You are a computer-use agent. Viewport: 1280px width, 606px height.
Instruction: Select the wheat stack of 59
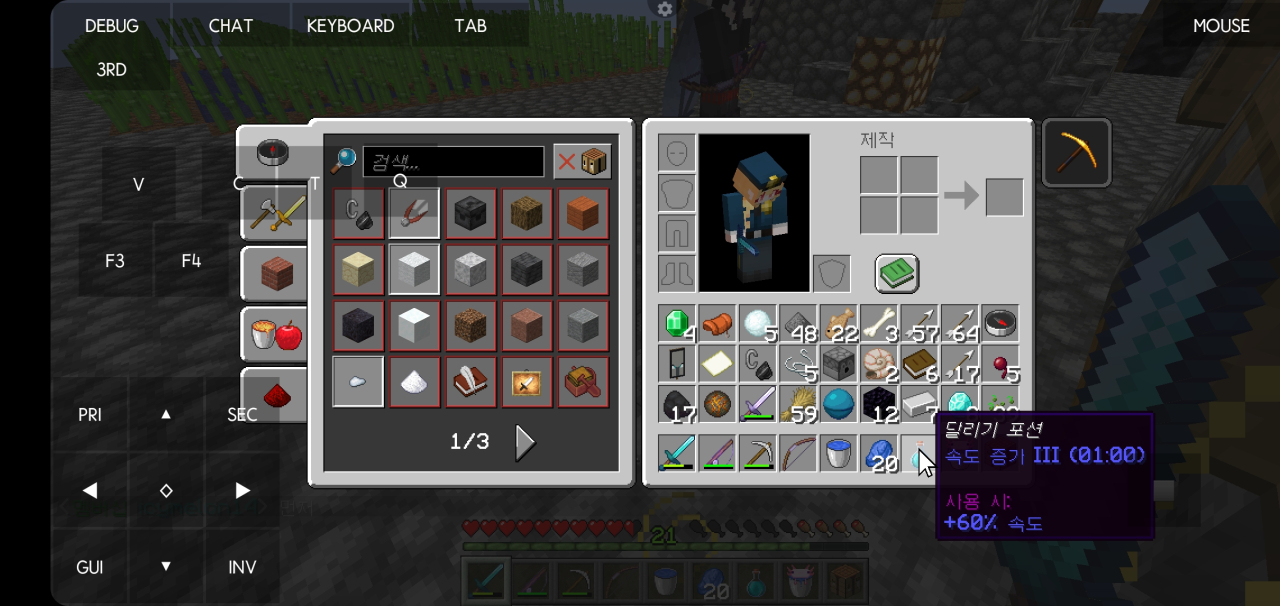(x=798, y=404)
